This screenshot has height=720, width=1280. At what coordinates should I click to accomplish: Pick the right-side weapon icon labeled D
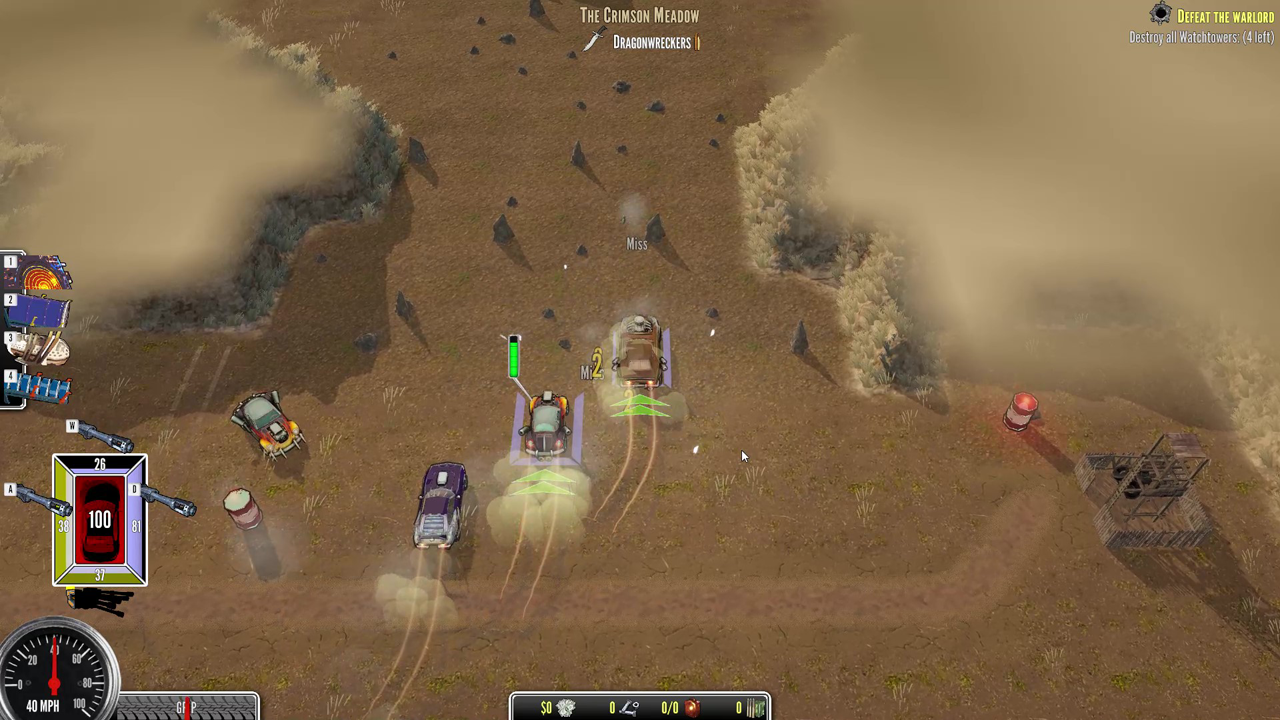[x=165, y=499]
